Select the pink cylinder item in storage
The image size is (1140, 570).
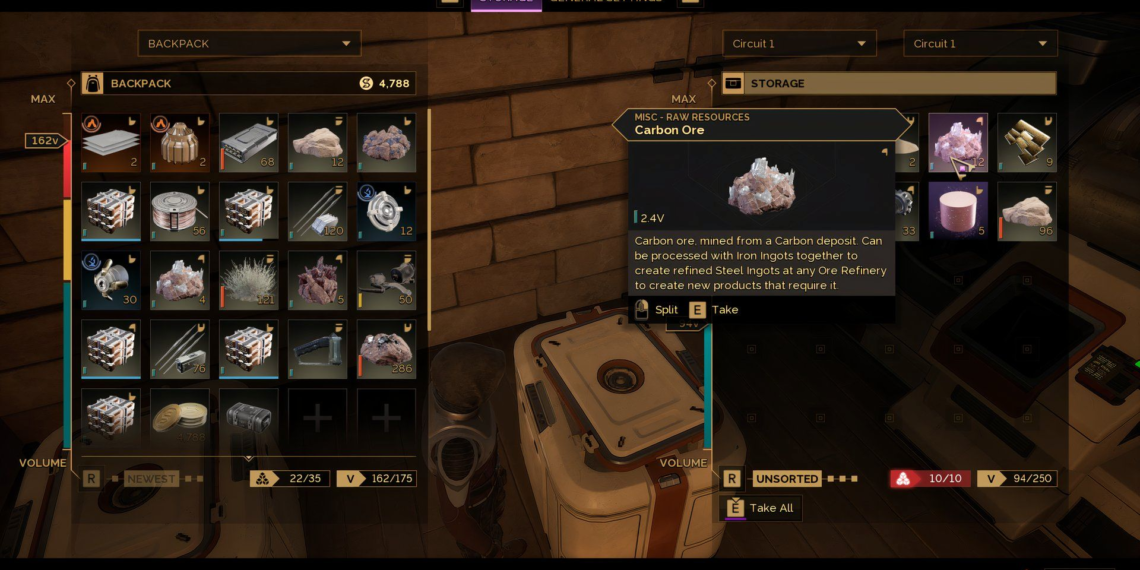[957, 211]
